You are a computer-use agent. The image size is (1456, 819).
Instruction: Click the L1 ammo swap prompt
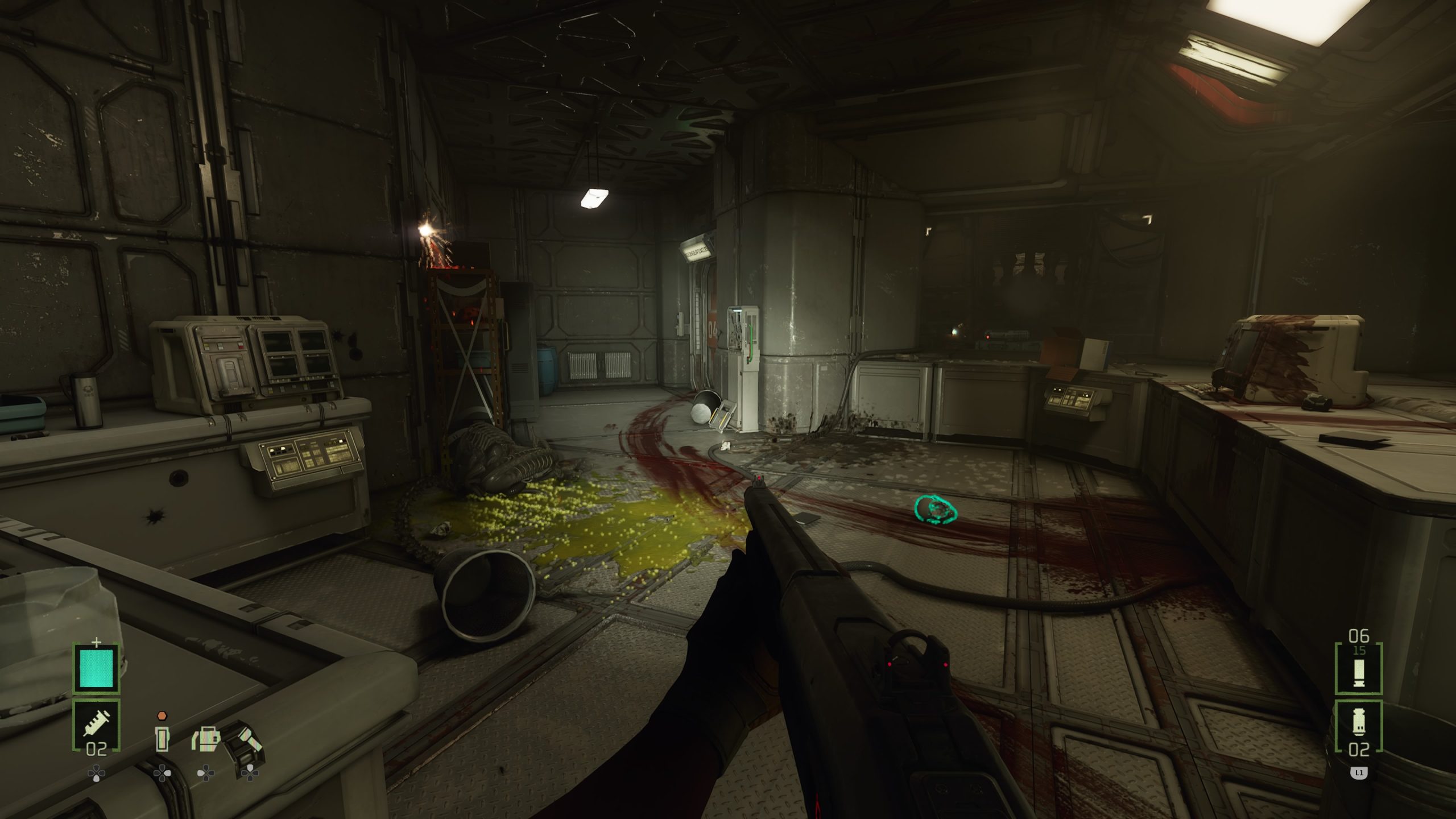tap(1359, 772)
